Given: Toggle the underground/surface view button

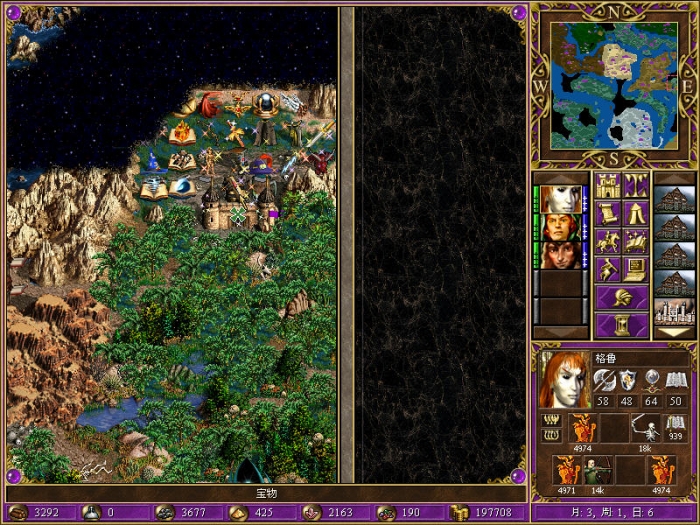Looking at the screenshot, I should pyautogui.click(x=636, y=185).
